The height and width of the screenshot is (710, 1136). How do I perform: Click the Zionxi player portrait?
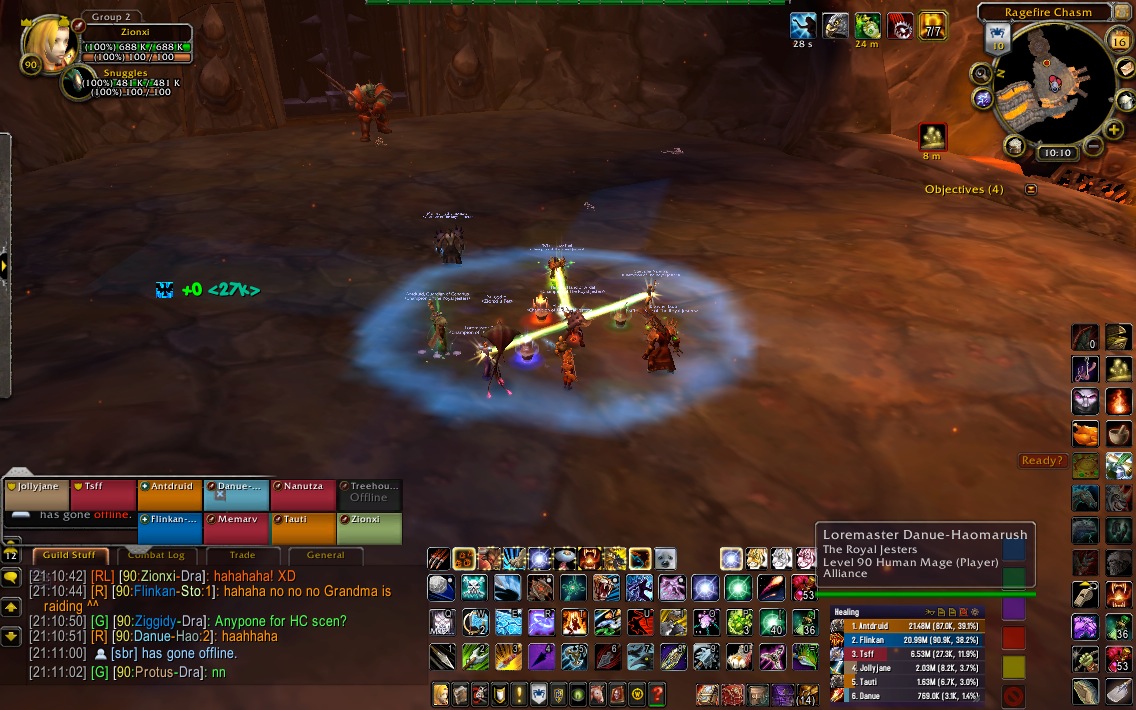click(43, 41)
